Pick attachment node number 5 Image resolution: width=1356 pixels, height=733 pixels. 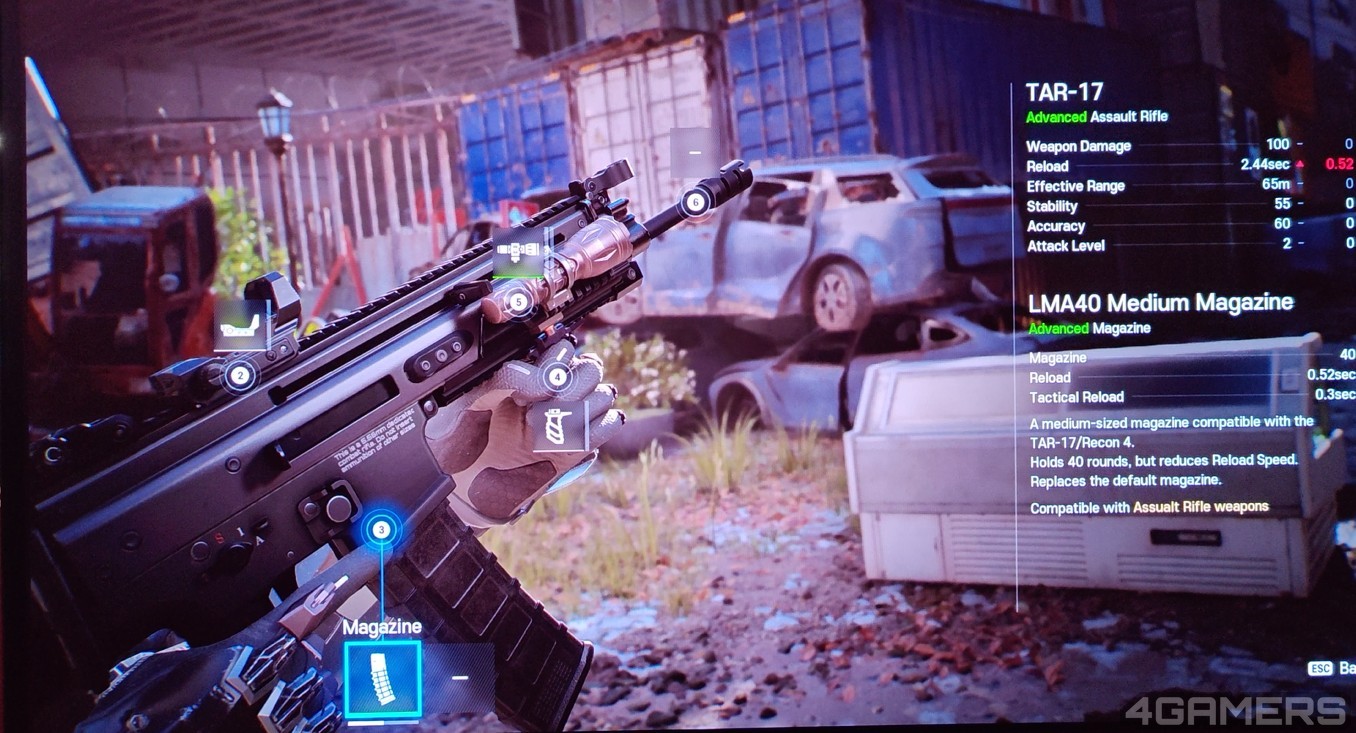pos(517,300)
